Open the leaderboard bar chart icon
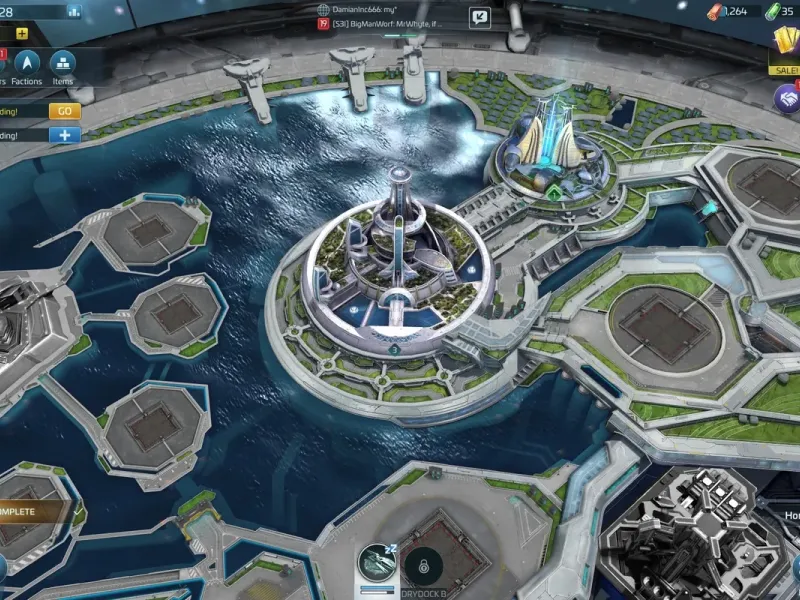 click(x=74, y=11)
